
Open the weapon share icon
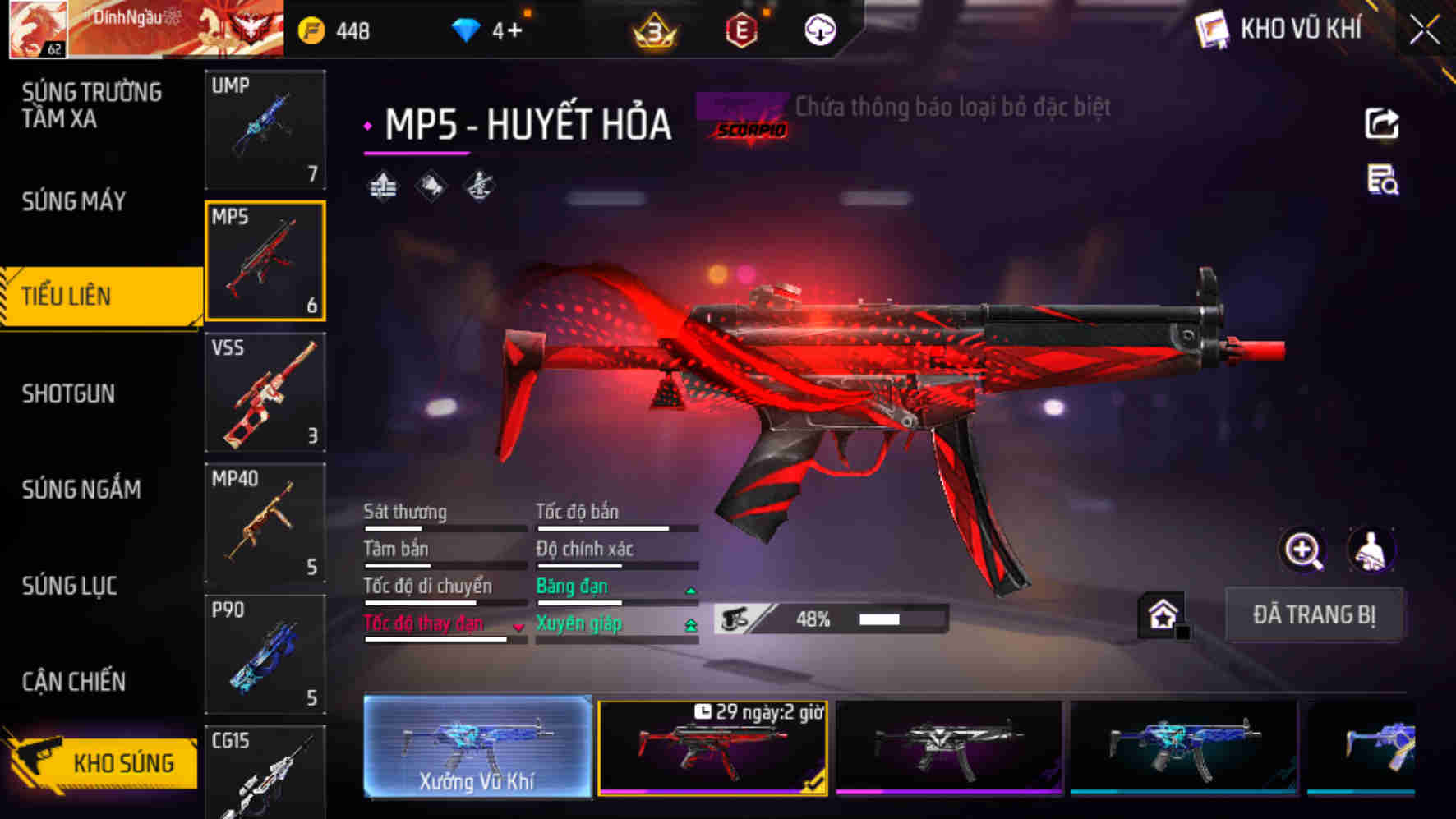1384,123
